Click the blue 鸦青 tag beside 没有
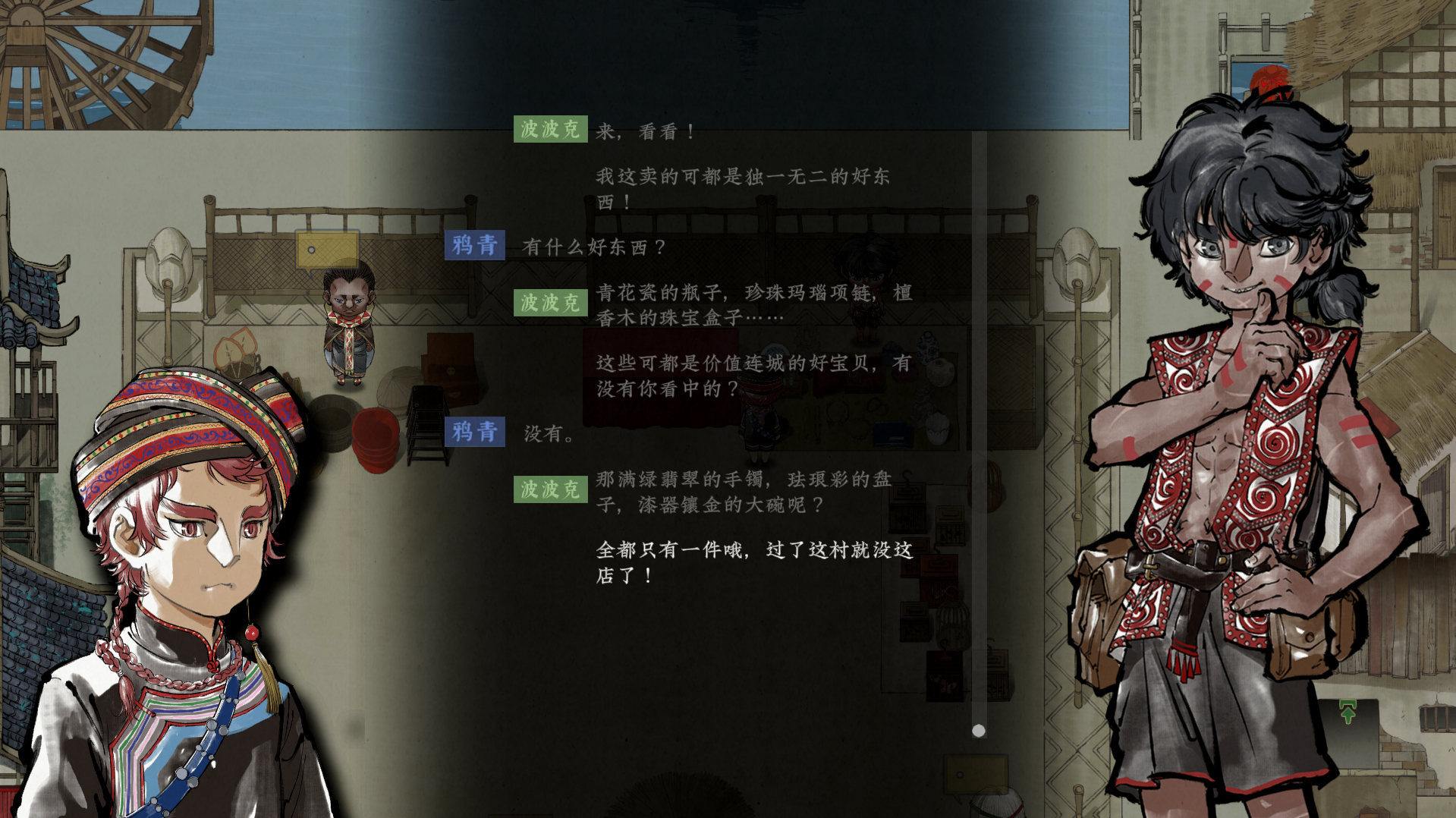1456x818 pixels. 476,433
